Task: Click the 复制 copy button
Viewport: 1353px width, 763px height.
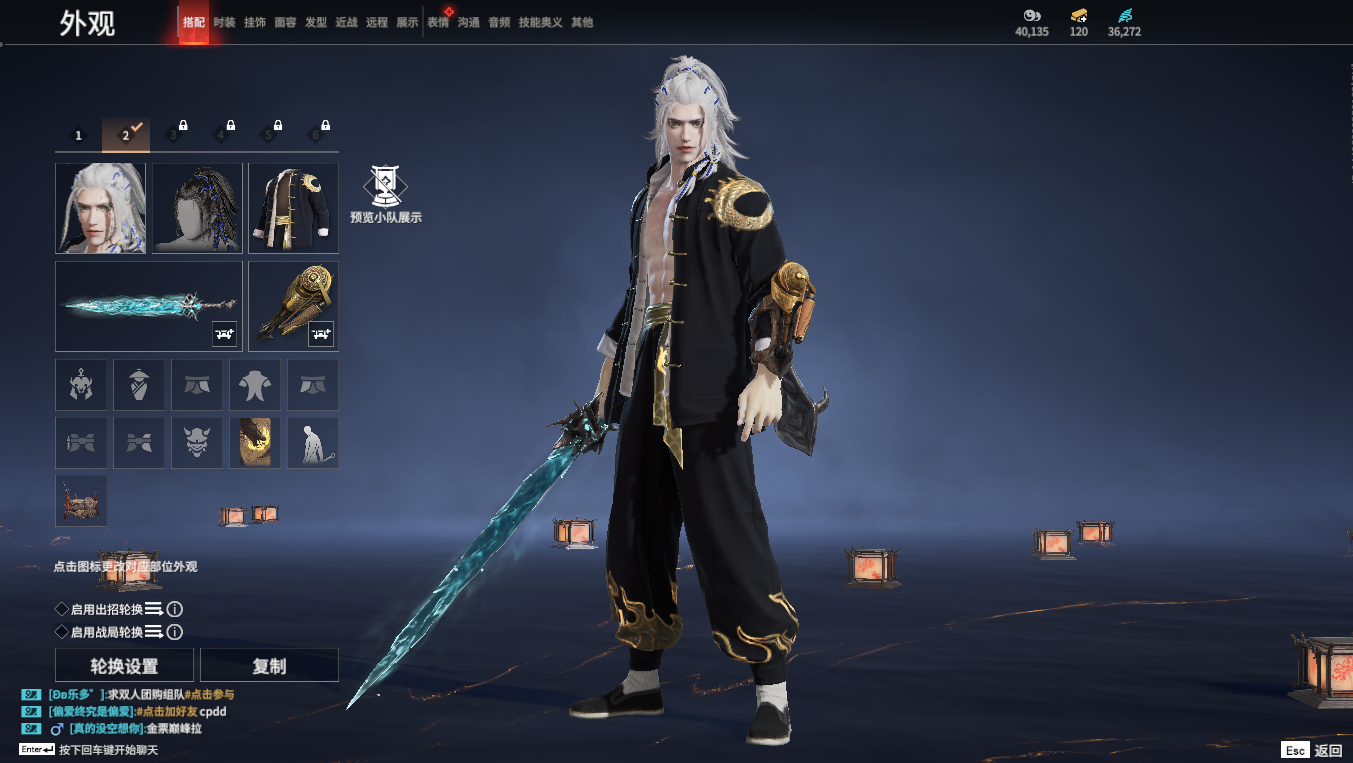Action: 269,666
